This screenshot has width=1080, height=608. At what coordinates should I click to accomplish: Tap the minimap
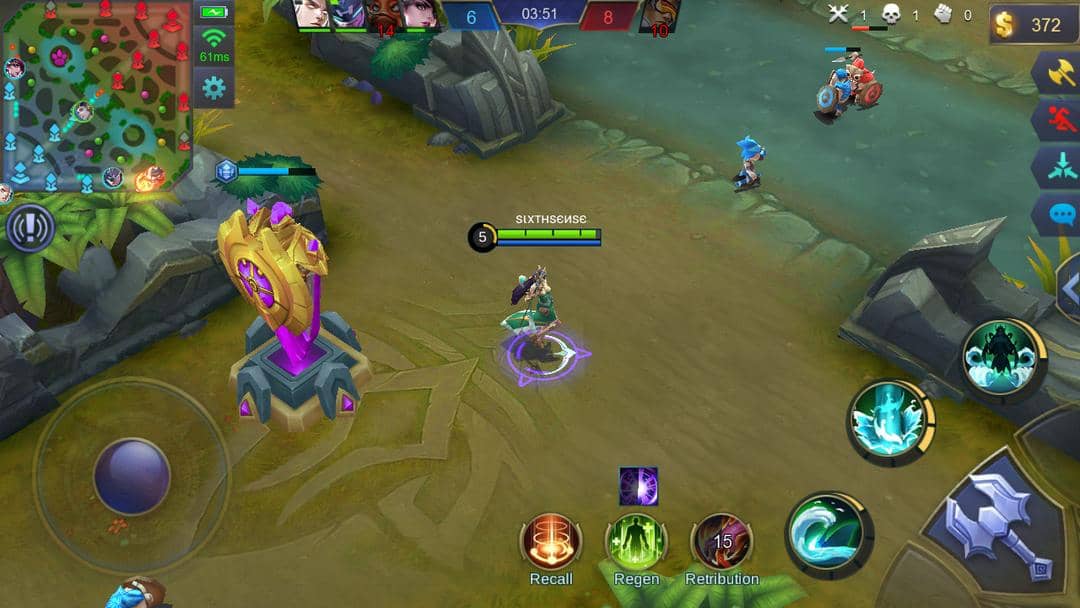point(96,95)
